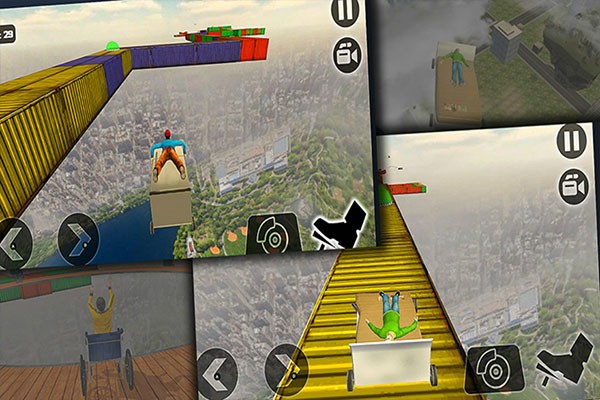The height and width of the screenshot is (400, 600).
Task: Pause the game in the river-view screenshot
Action: click(x=344, y=13)
